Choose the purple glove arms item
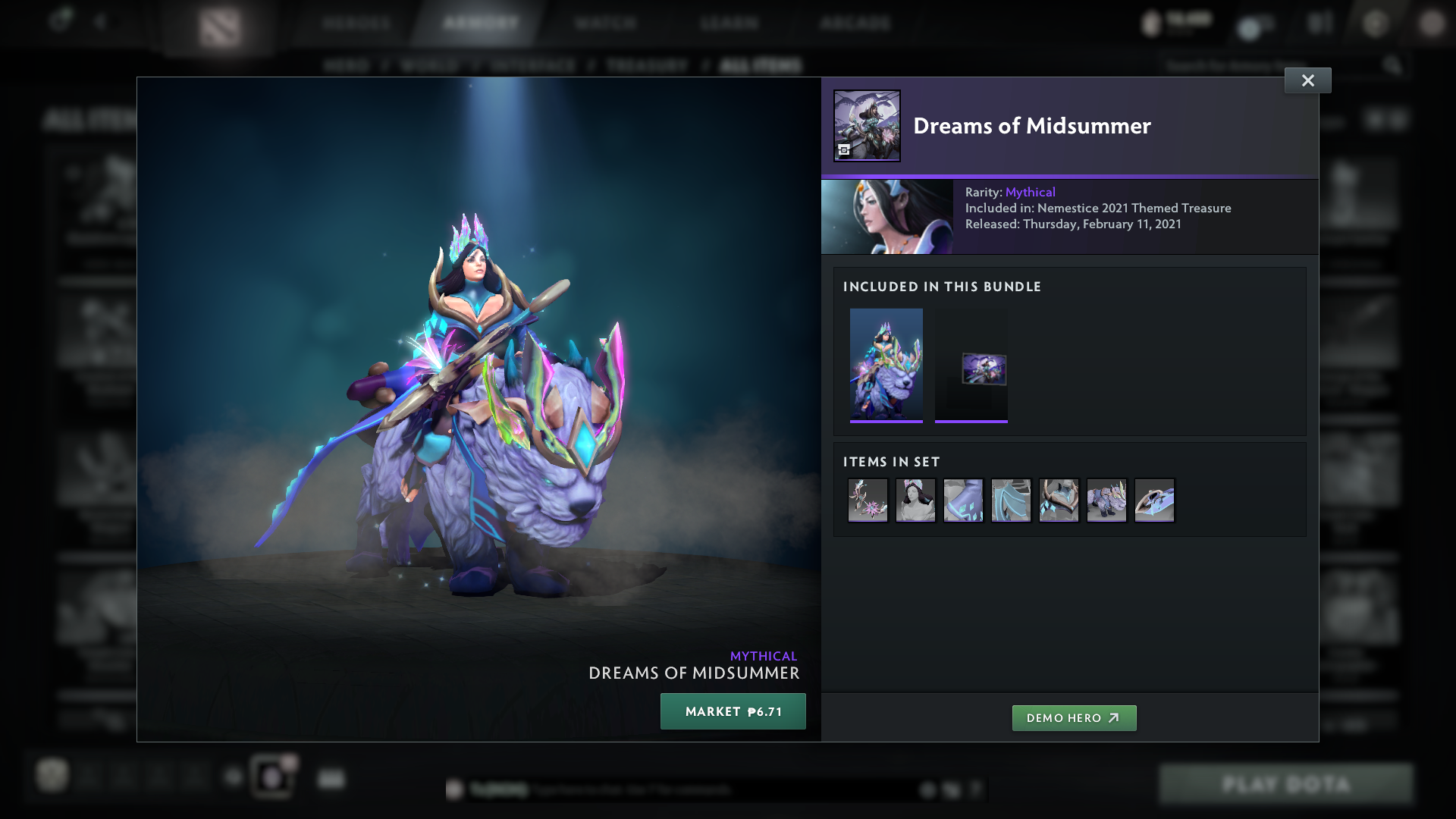 pos(963,500)
